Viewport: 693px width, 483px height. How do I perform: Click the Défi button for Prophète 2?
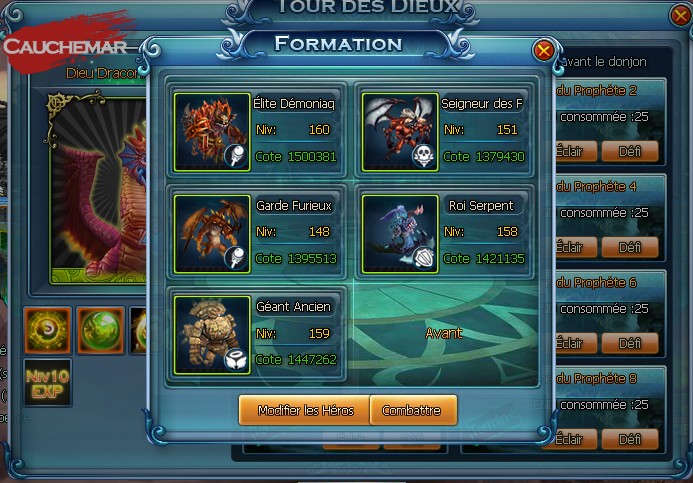[630, 152]
